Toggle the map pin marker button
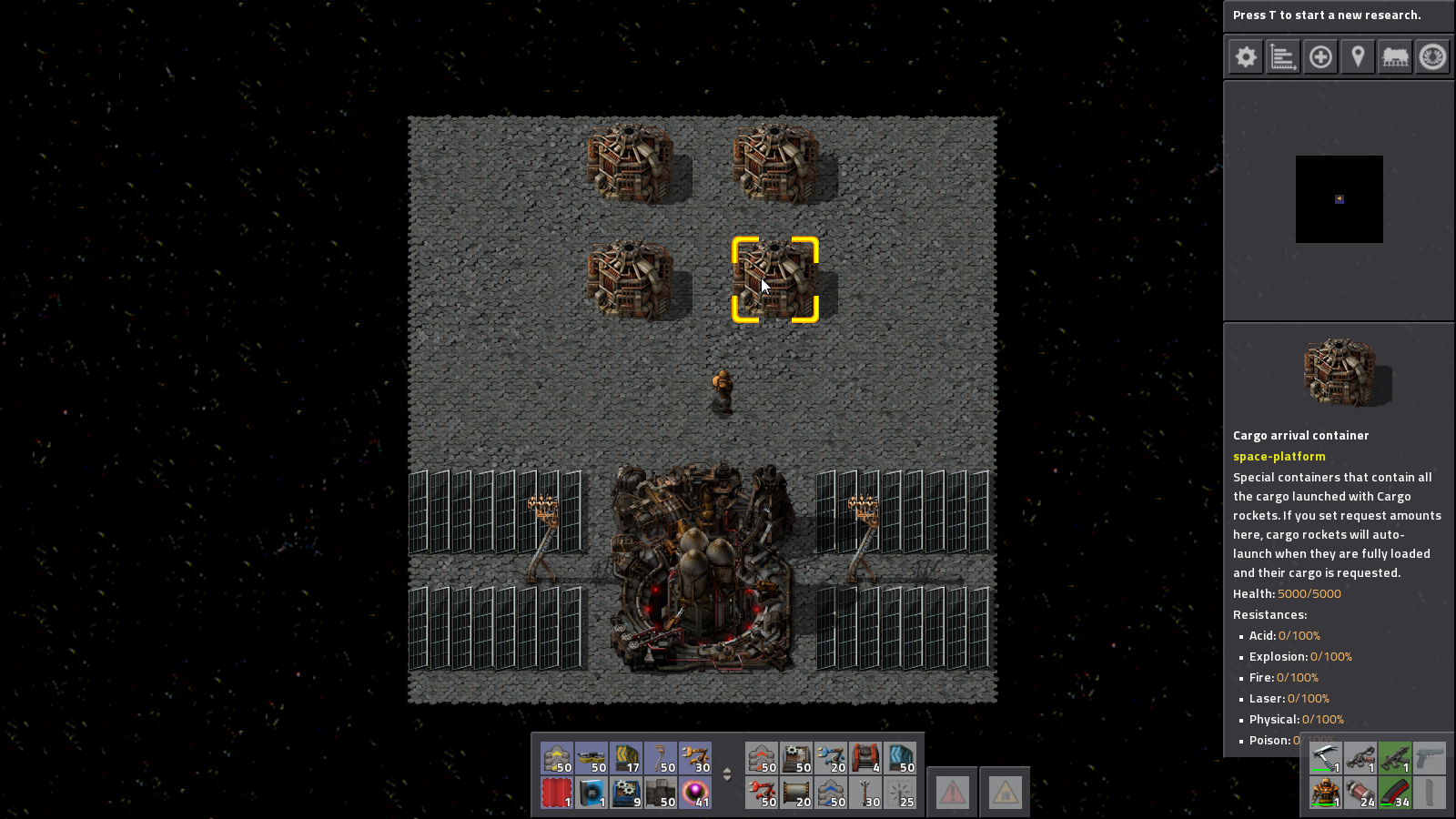 click(x=1358, y=57)
